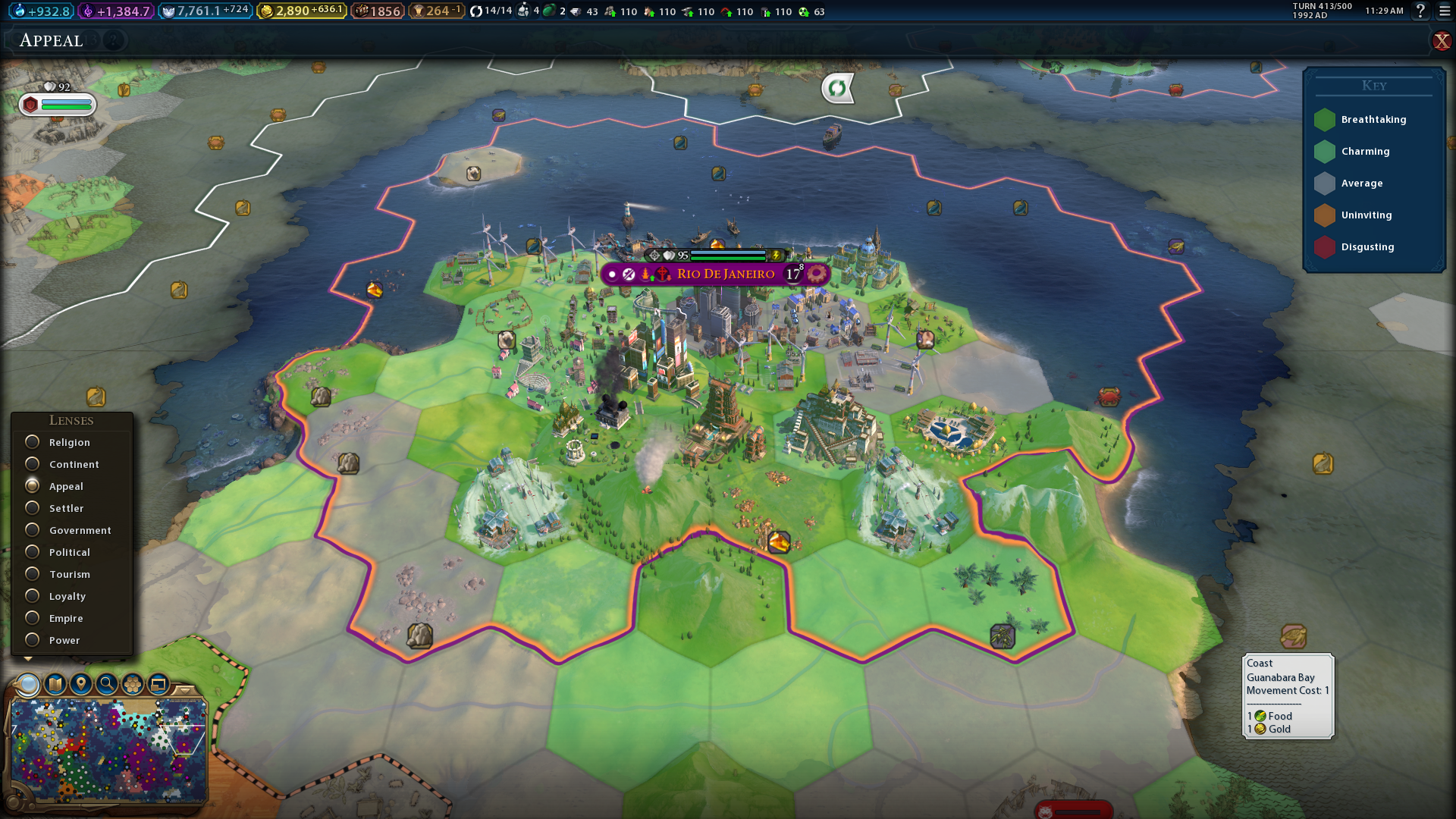Activate the Government lens
Image resolution: width=1456 pixels, height=819 pixels.
tap(33, 530)
